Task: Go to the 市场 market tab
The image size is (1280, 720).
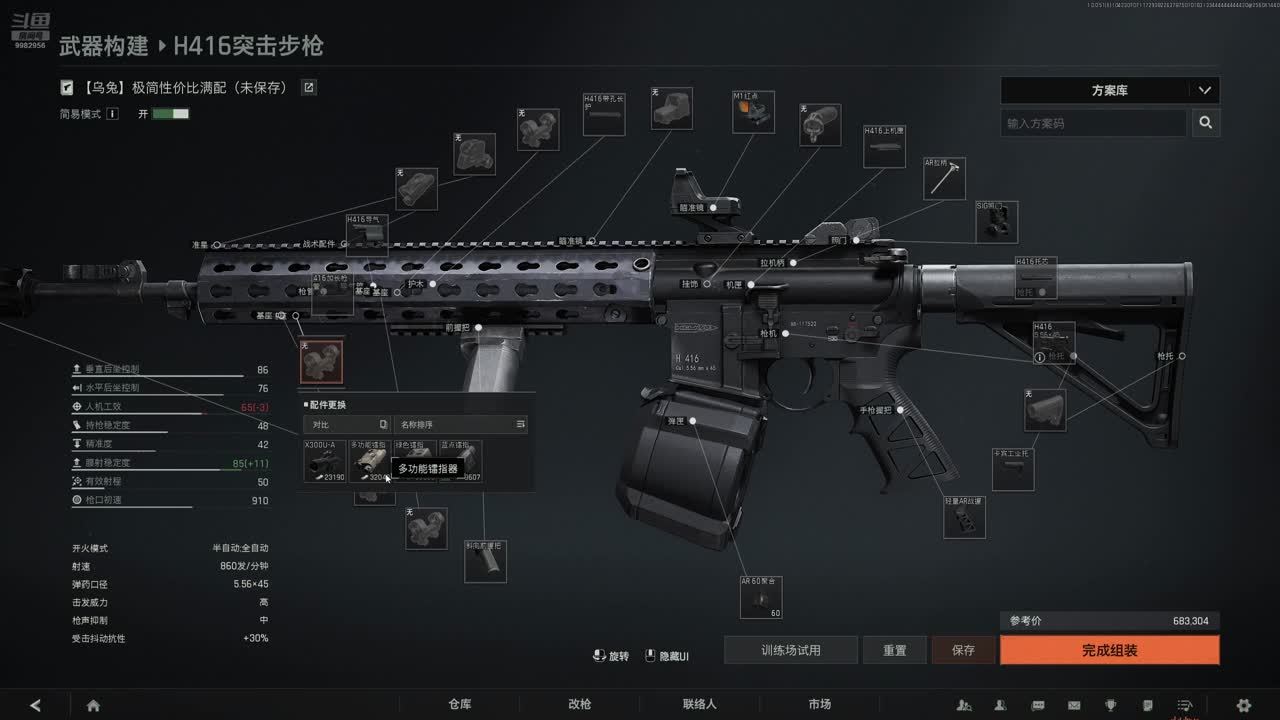Action: [819, 704]
